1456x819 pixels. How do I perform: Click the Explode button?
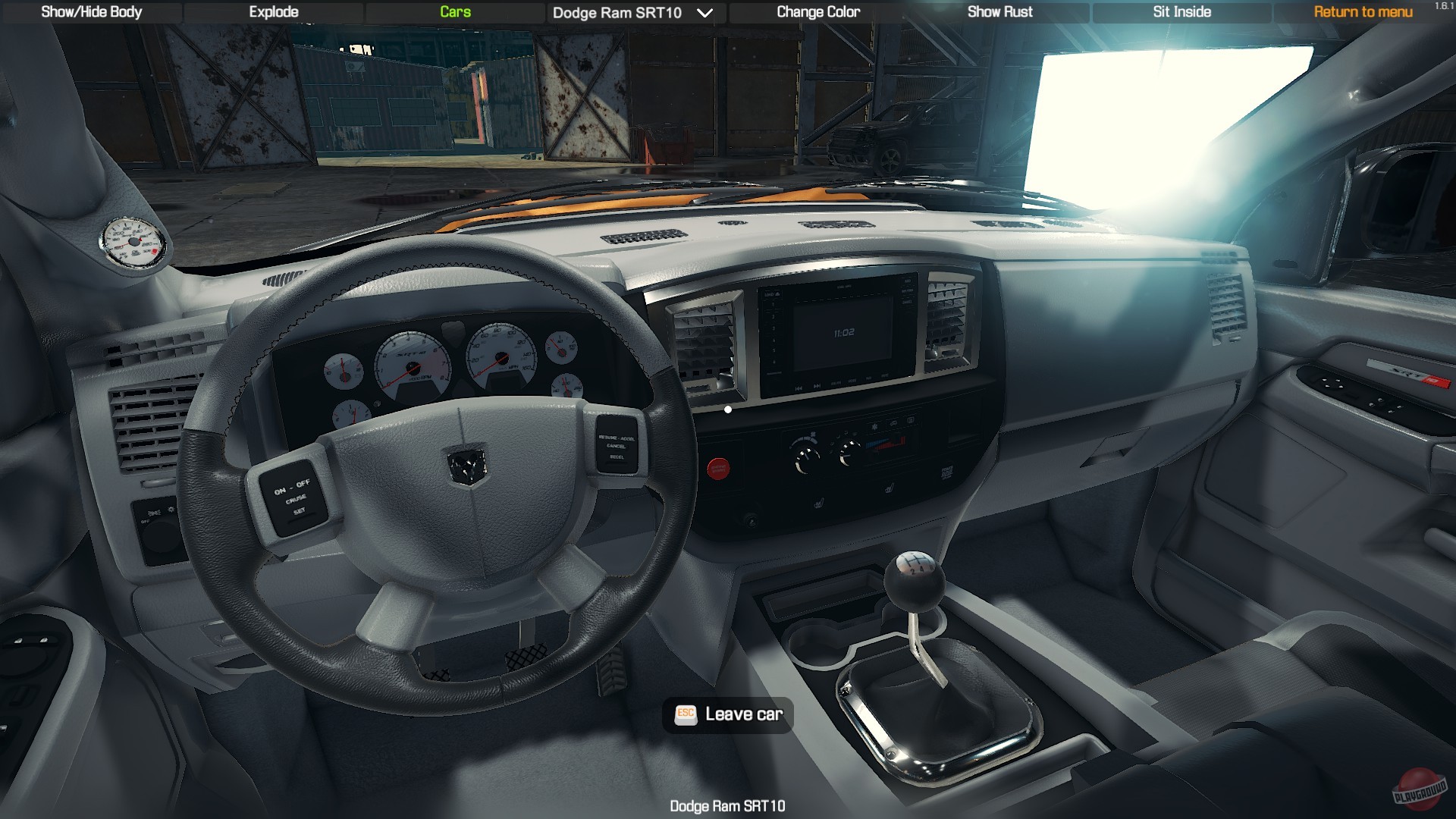272,12
